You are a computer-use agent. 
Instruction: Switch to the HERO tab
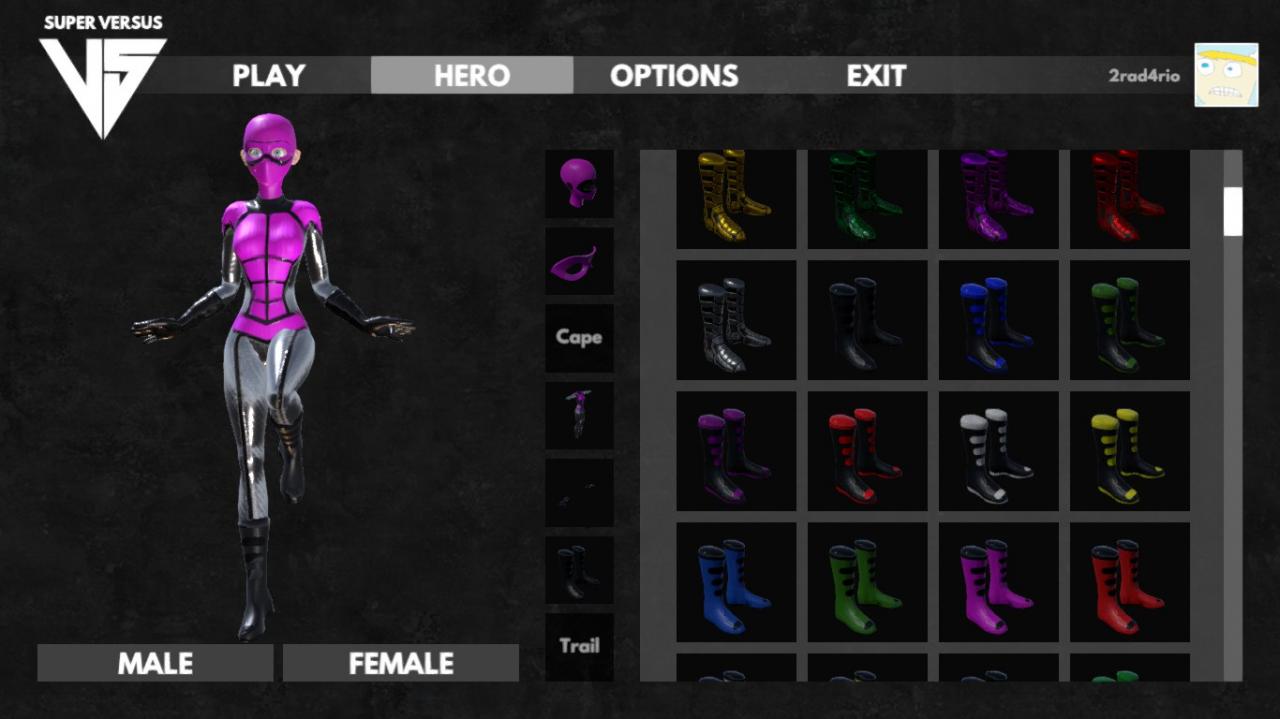coord(471,75)
